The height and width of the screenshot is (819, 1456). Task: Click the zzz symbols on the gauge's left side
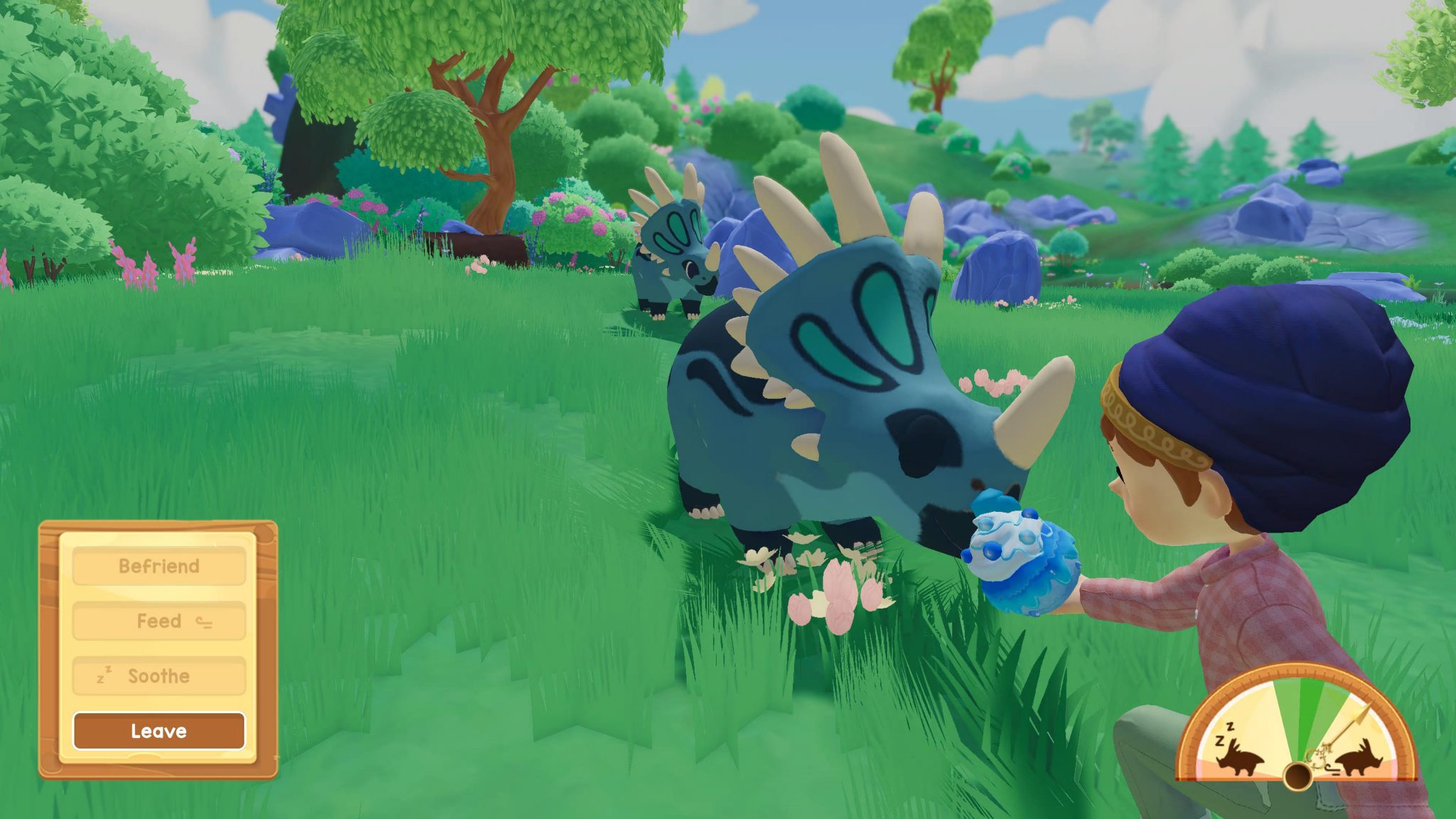1224,734
